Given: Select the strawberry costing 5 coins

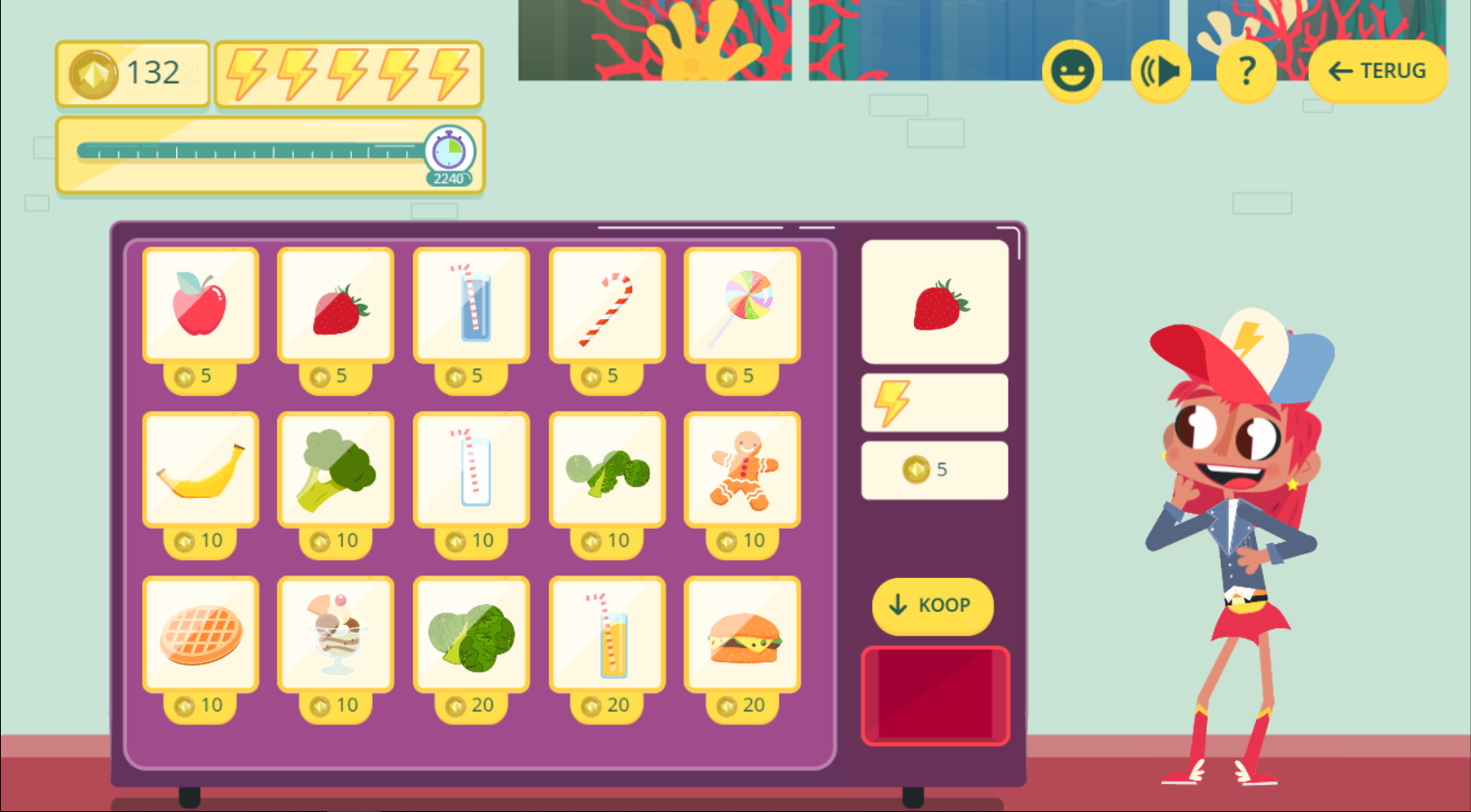Looking at the screenshot, I should pyautogui.click(x=336, y=303).
